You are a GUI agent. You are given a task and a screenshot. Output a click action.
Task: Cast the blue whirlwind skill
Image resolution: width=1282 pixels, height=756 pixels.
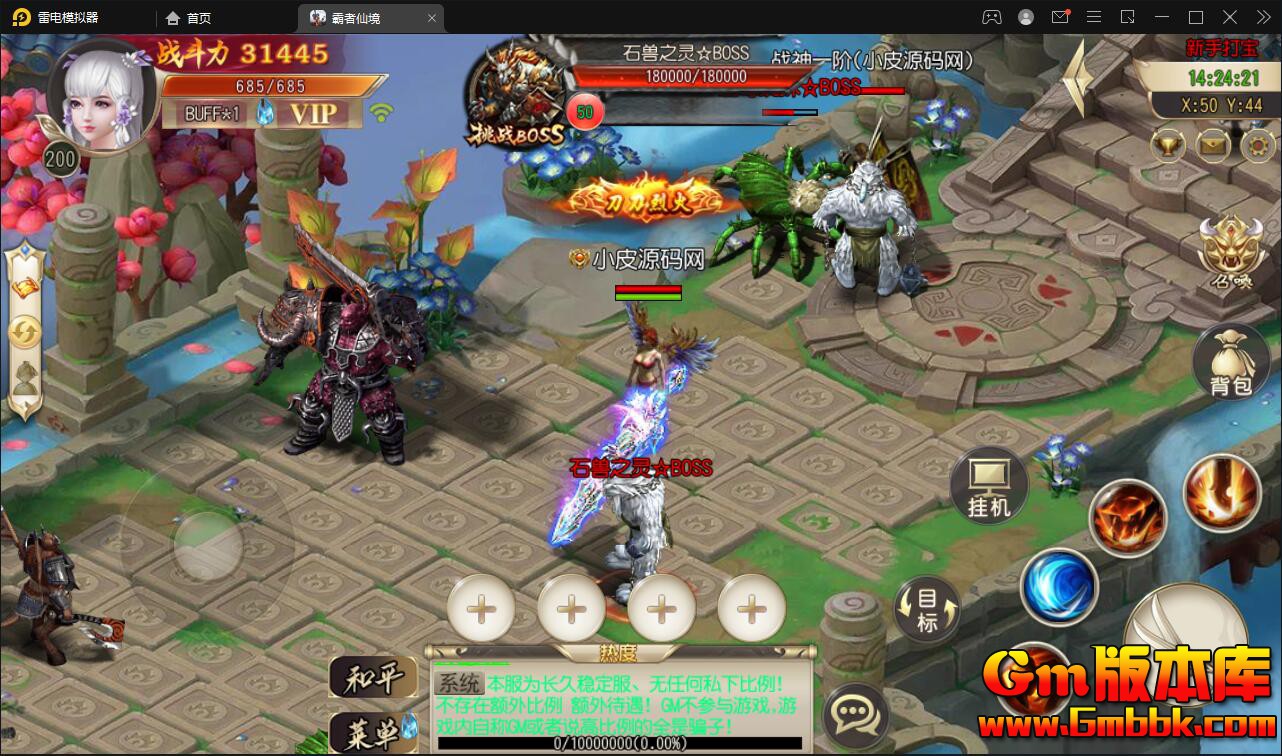click(1058, 587)
